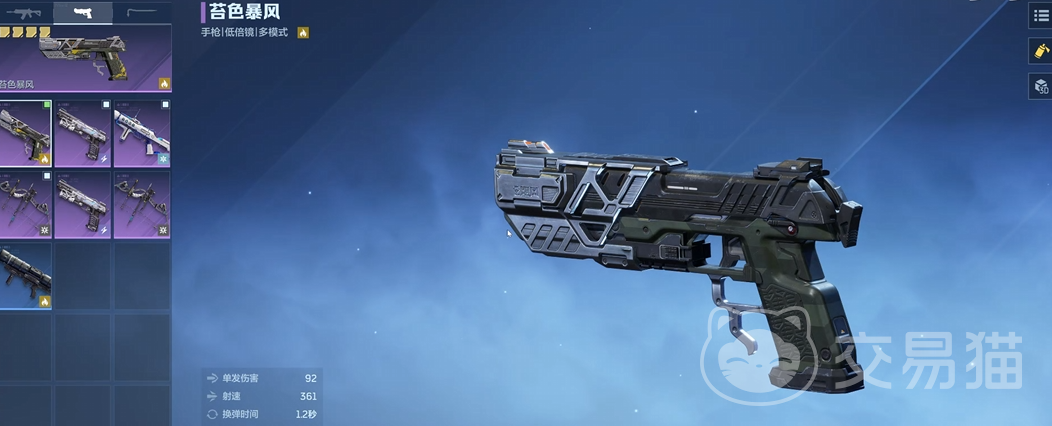Screen dimensions: 1052x426
Task: Choose the green-marked pistol with fire icon
Action: coord(26,133)
